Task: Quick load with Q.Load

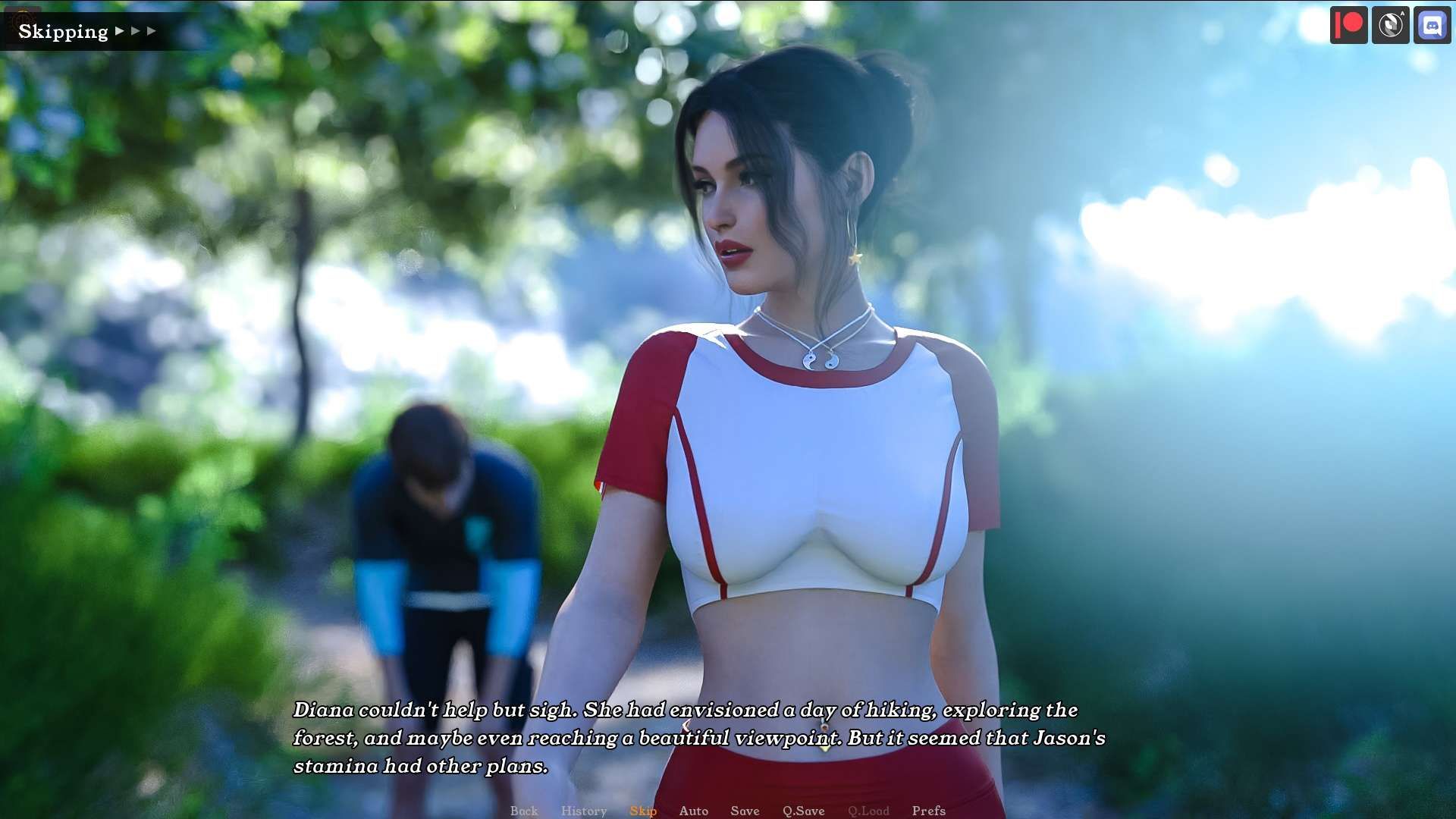Action: point(868,811)
